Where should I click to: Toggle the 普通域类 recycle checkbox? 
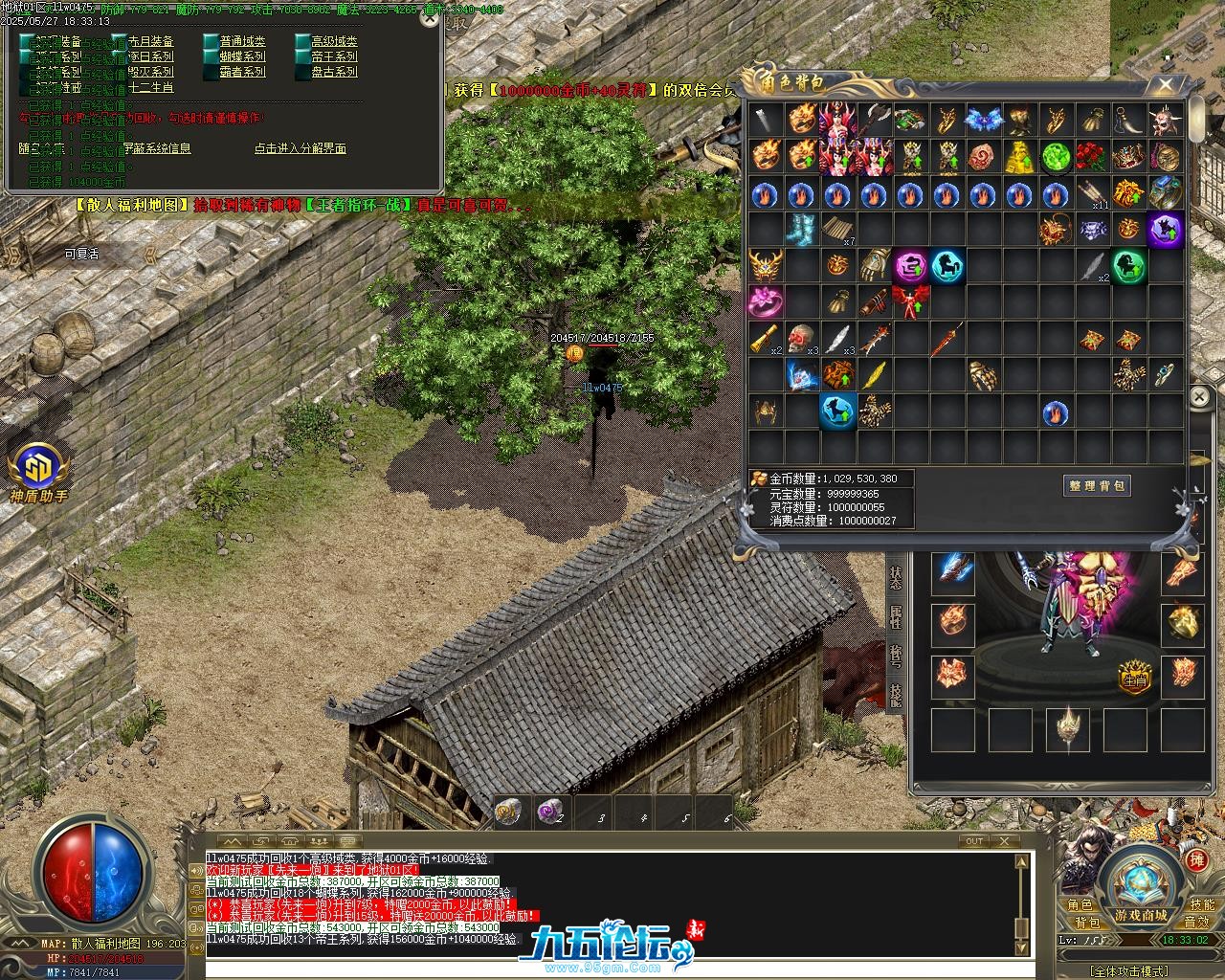[x=211, y=41]
